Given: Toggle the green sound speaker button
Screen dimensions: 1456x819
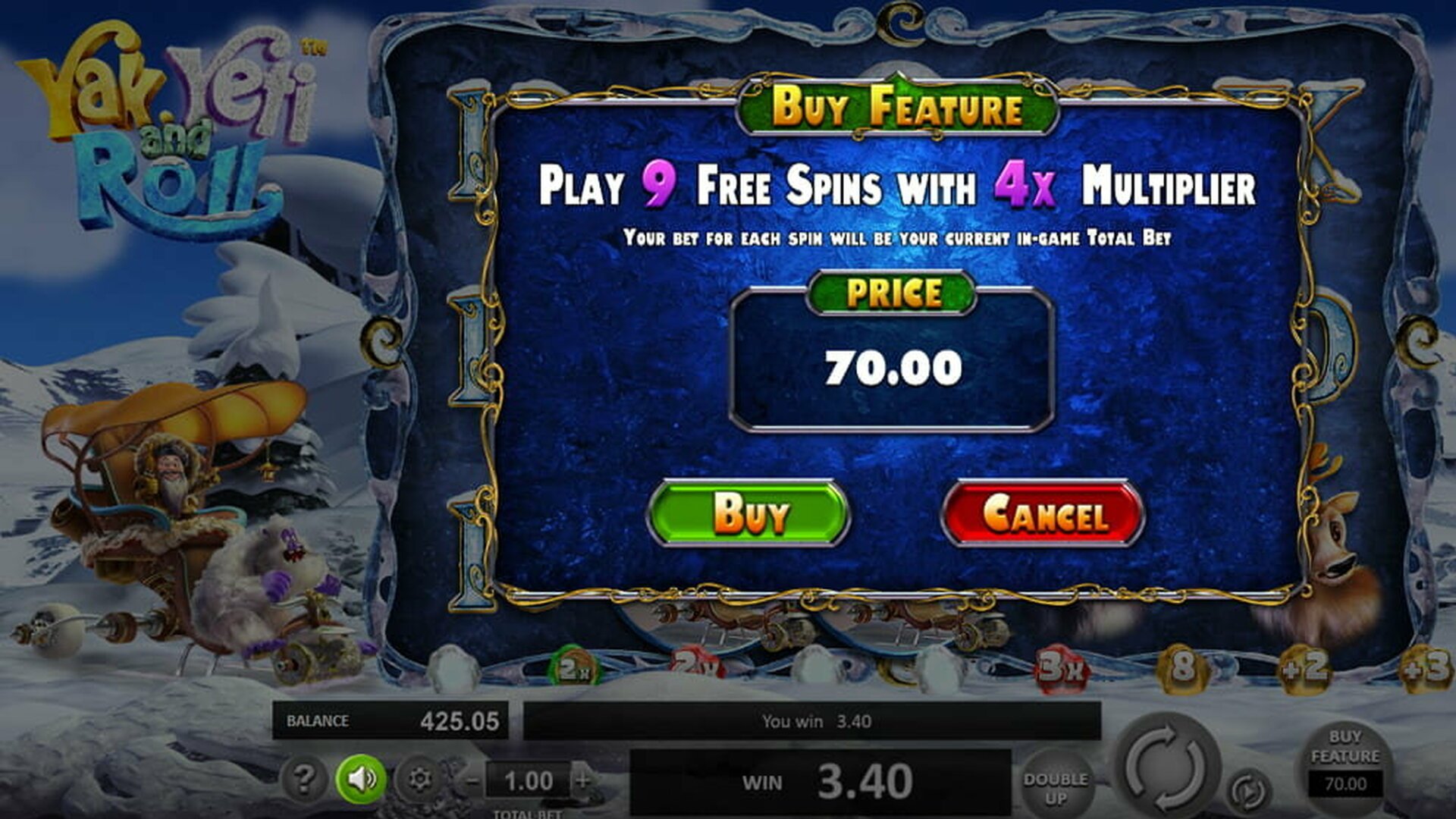Looking at the screenshot, I should pos(361,779).
